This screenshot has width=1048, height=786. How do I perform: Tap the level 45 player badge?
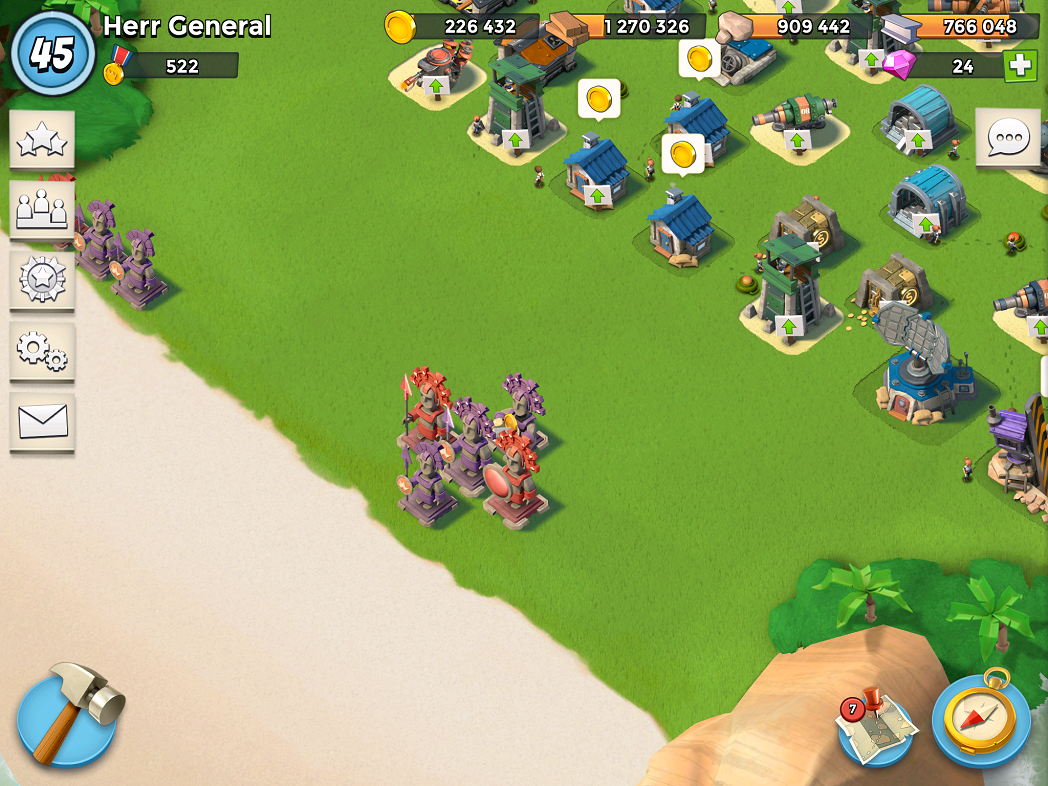point(52,52)
